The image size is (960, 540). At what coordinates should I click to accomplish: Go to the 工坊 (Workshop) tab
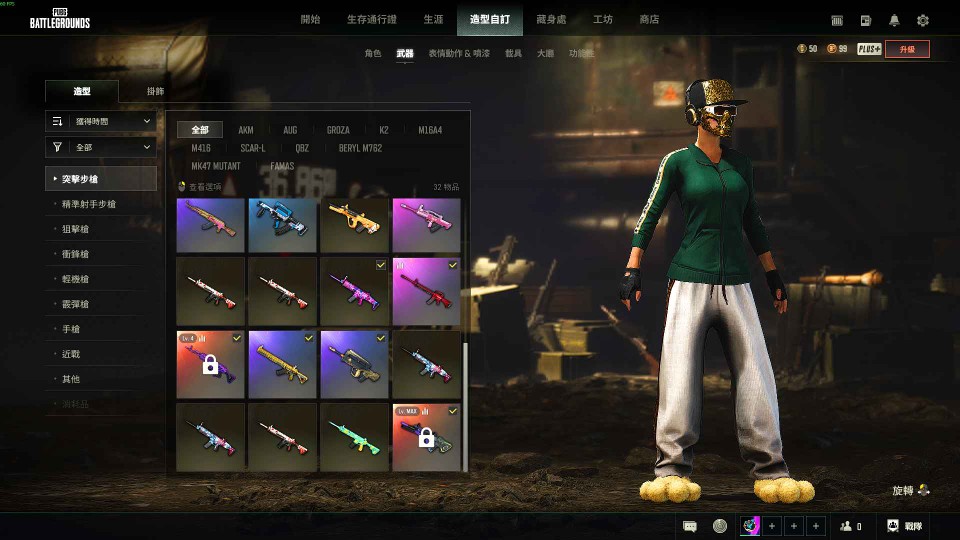tap(603, 20)
